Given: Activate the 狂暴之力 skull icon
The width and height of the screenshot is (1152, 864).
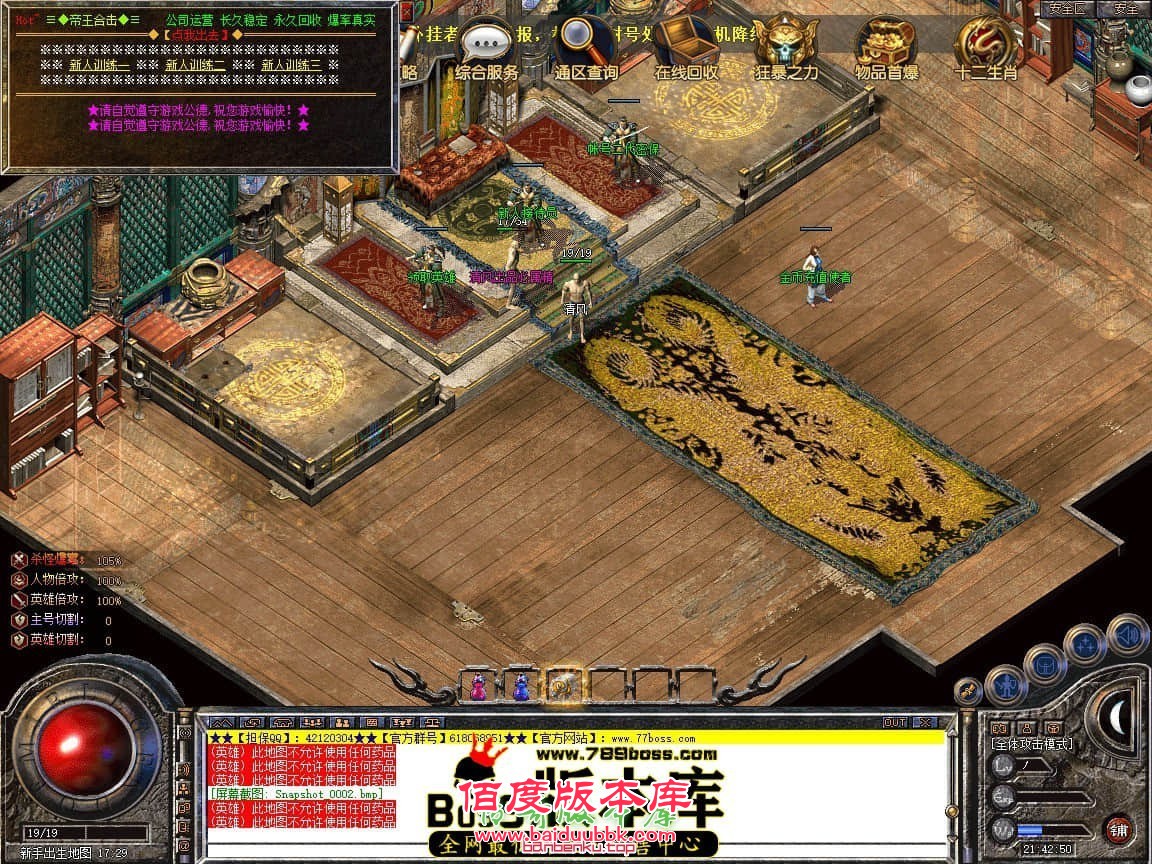Looking at the screenshot, I should click(786, 45).
